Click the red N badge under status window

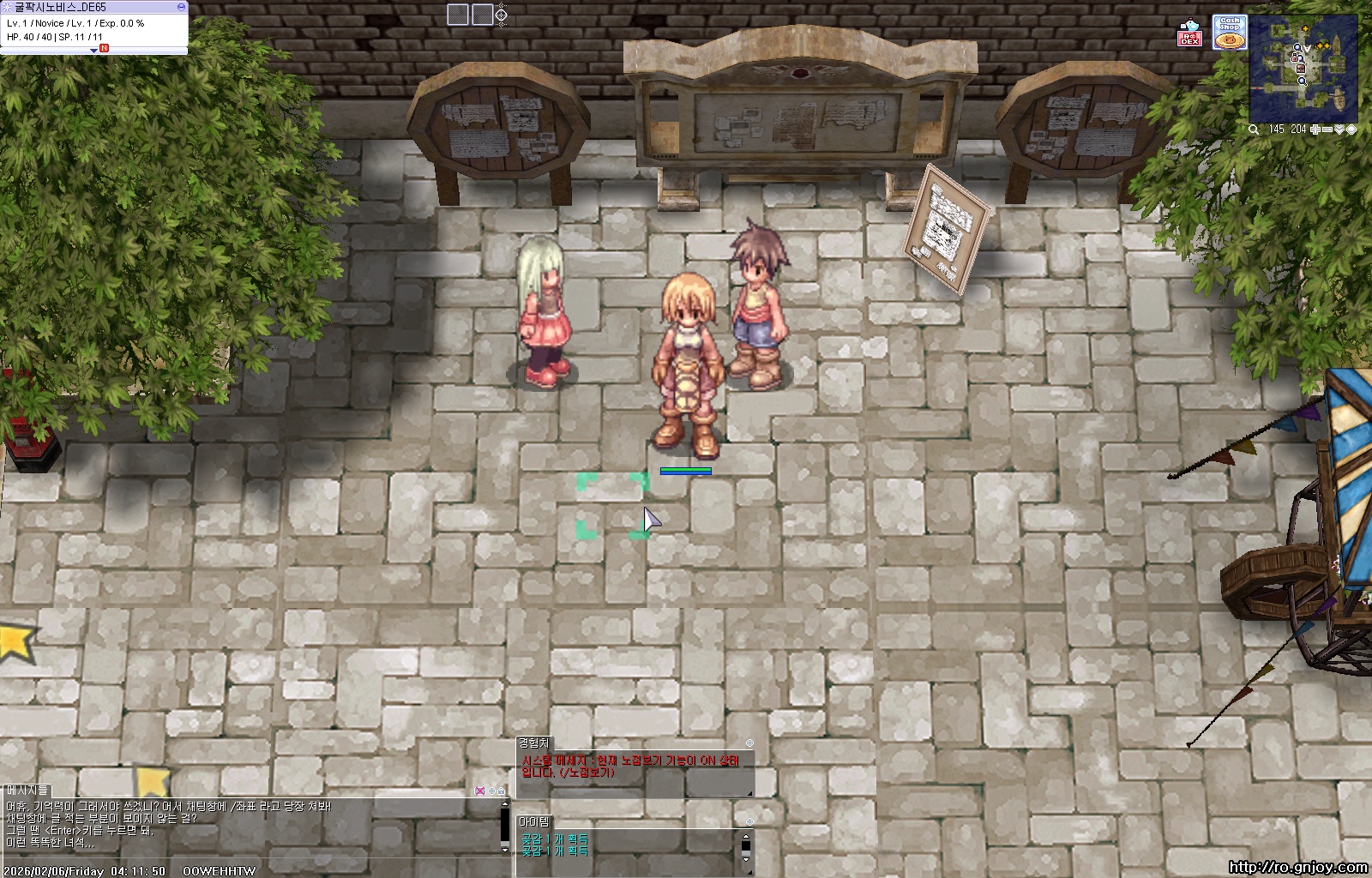pos(104,49)
